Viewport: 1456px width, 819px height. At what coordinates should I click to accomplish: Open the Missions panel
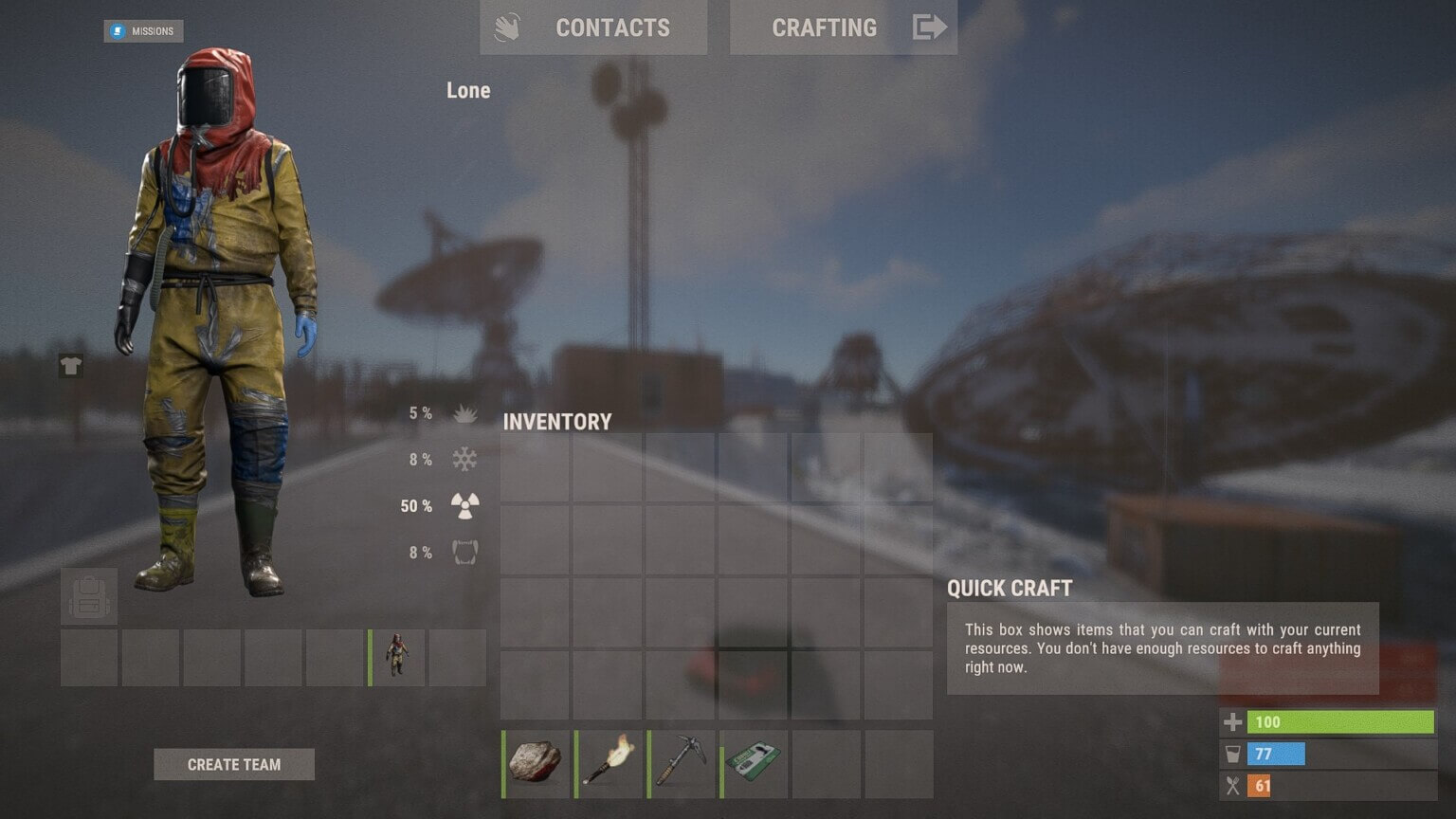pyautogui.click(x=143, y=30)
